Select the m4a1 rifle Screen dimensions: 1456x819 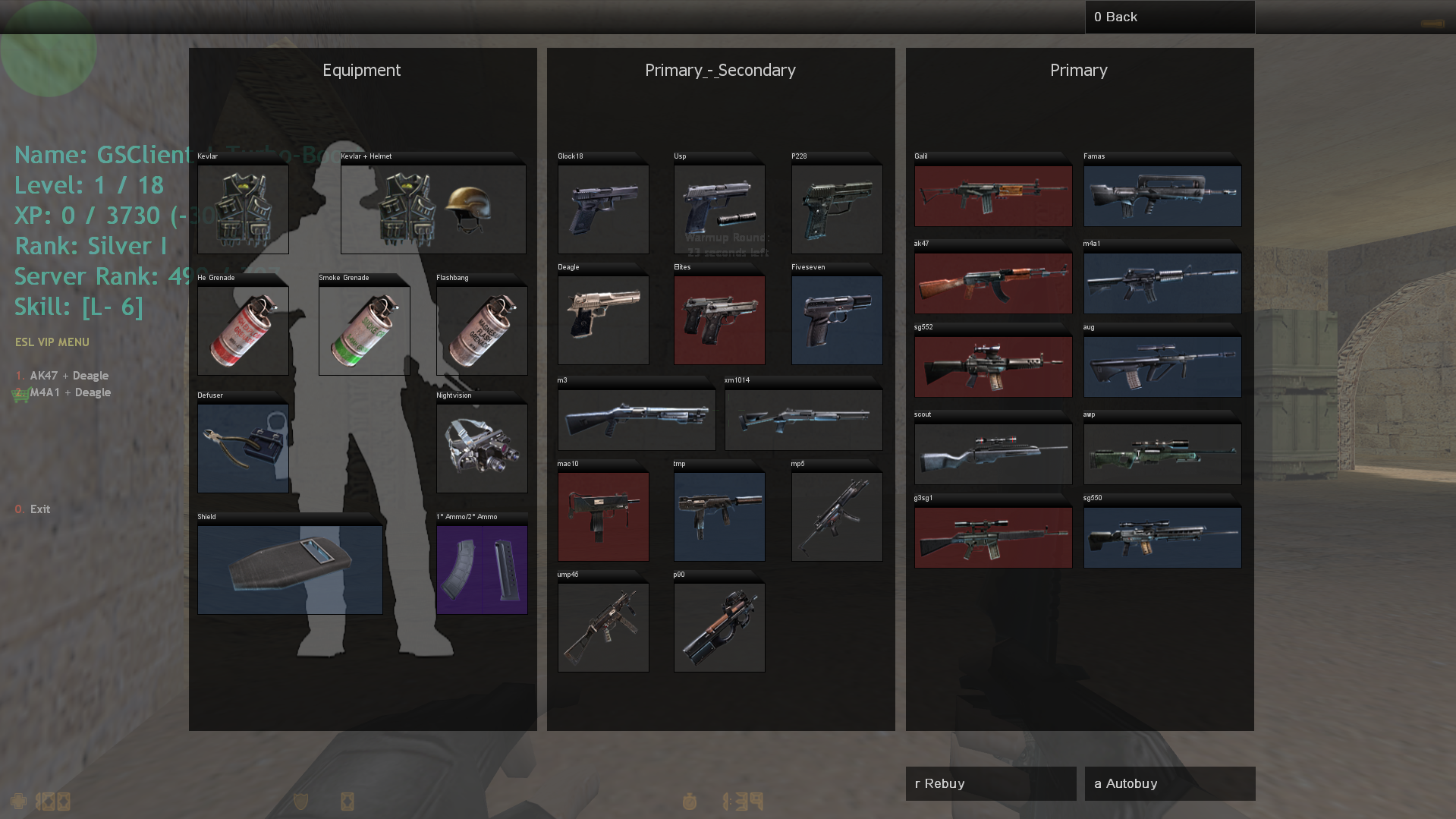pos(1162,283)
